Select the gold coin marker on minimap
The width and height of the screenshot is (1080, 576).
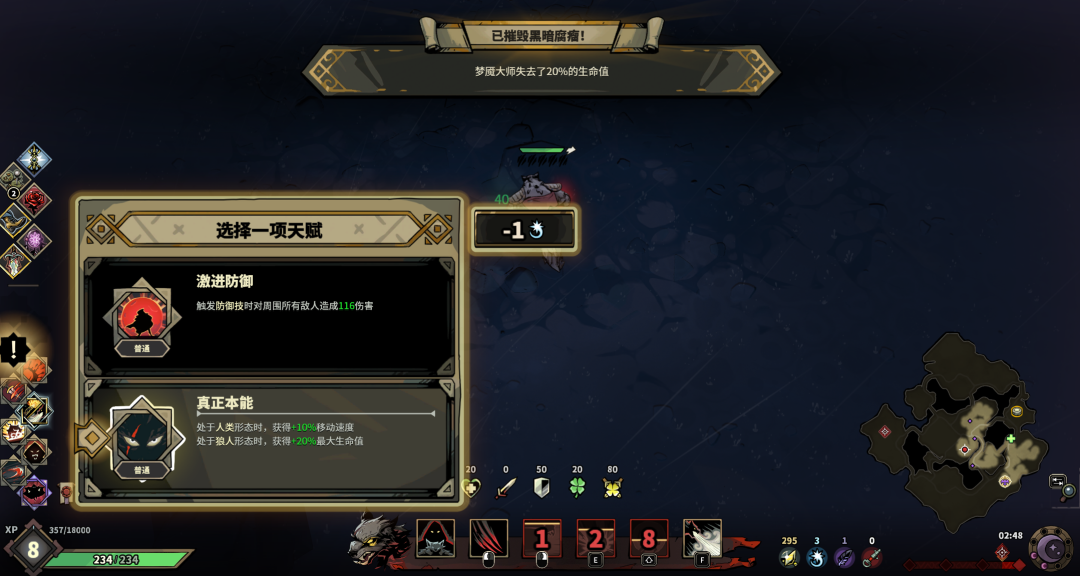pos(1017,411)
